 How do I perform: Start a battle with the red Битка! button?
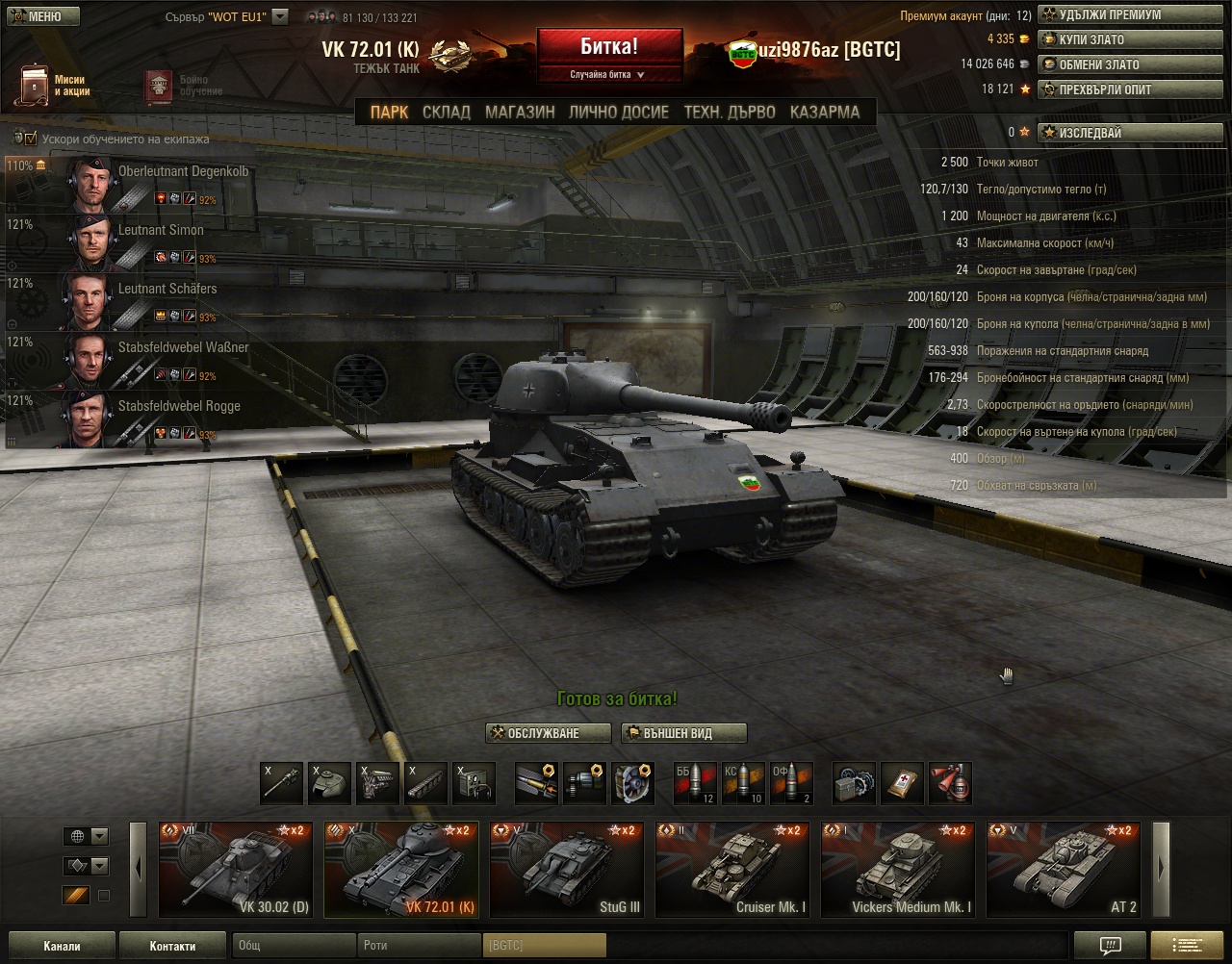pyautogui.click(x=609, y=47)
